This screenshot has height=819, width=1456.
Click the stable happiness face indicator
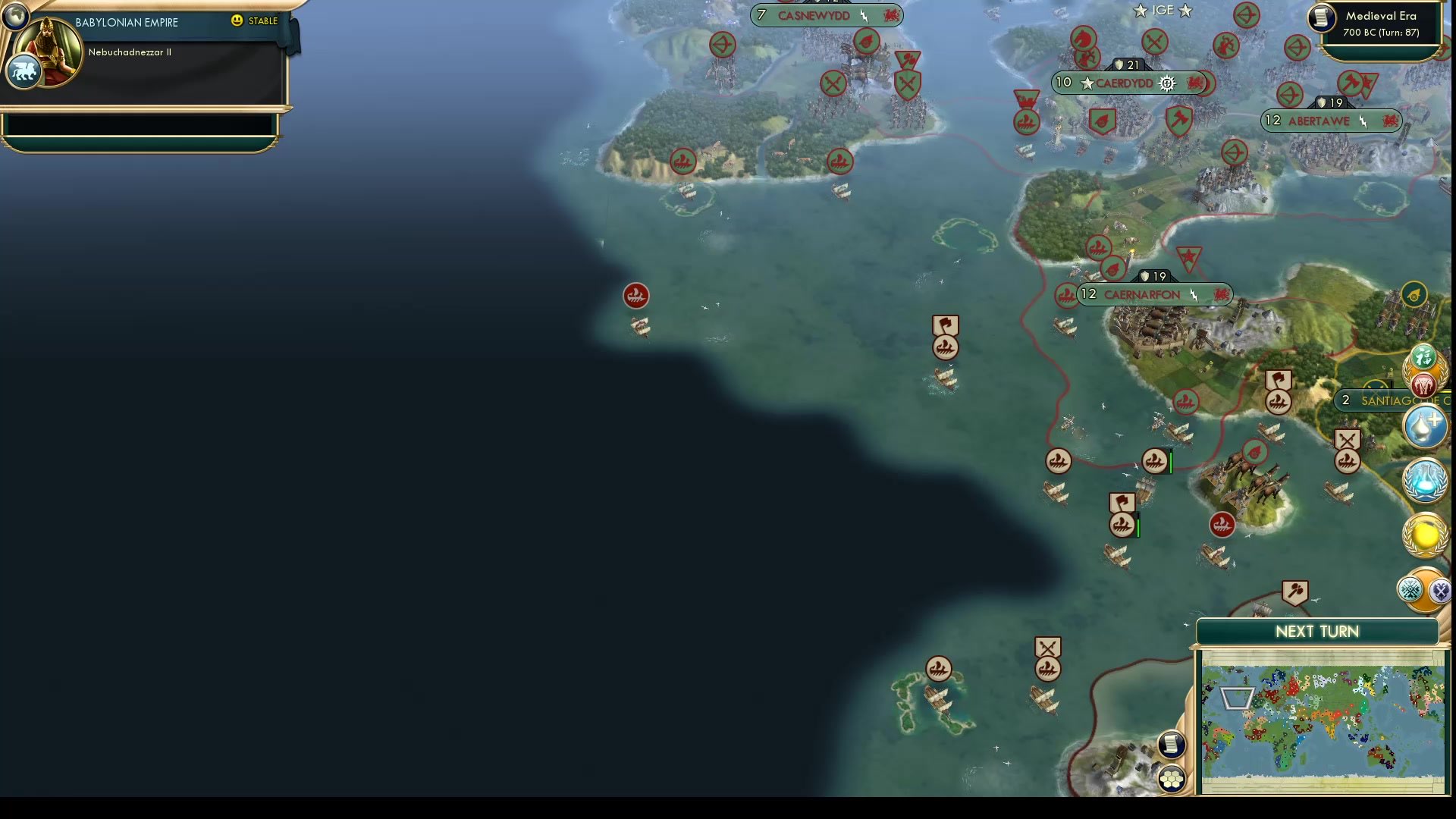click(237, 21)
